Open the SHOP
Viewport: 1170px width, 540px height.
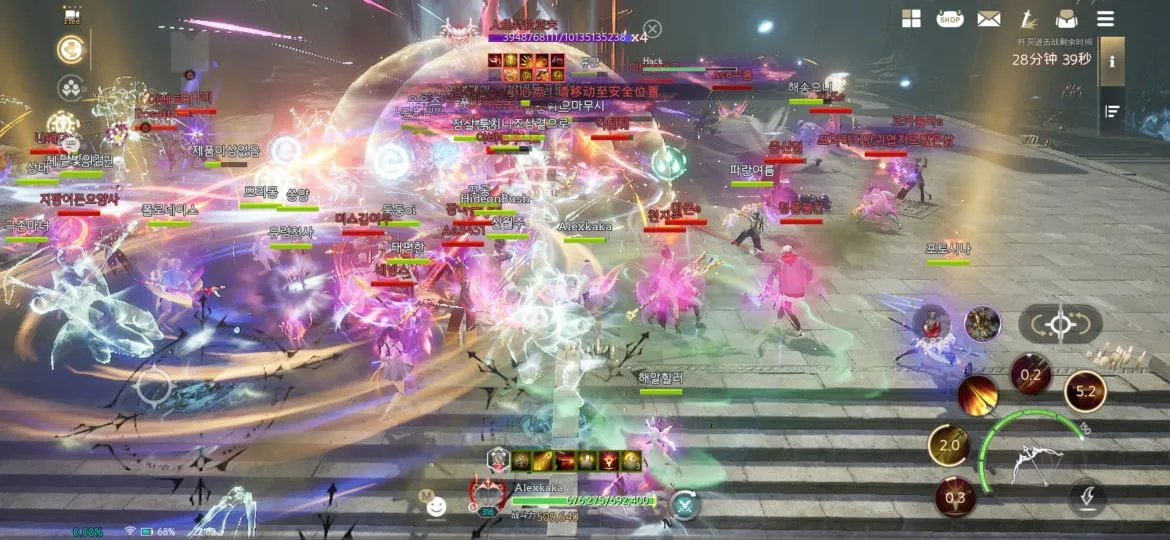click(x=950, y=19)
